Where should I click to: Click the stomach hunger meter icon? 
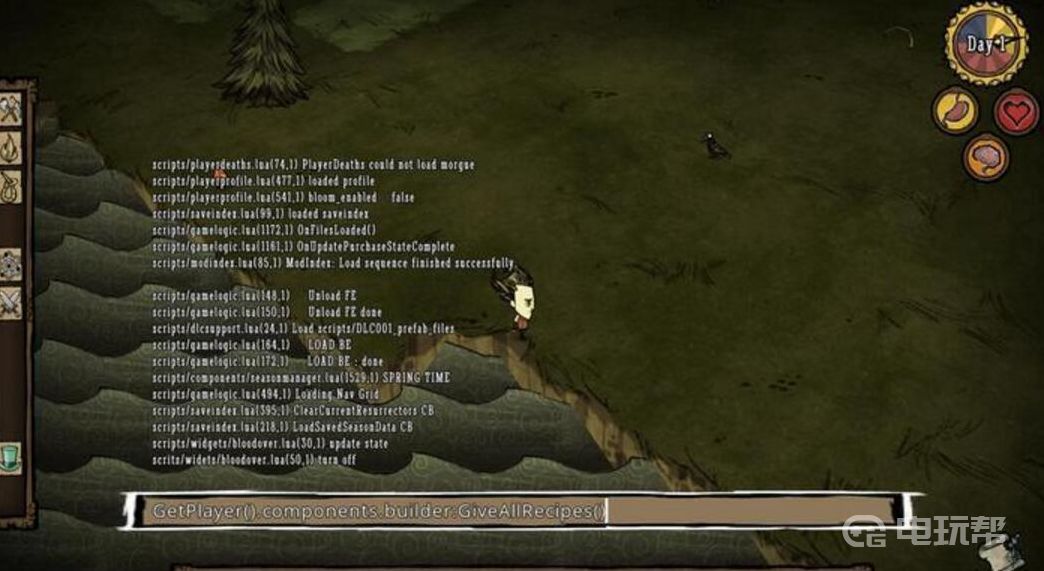pyautogui.click(x=955, y=110)
